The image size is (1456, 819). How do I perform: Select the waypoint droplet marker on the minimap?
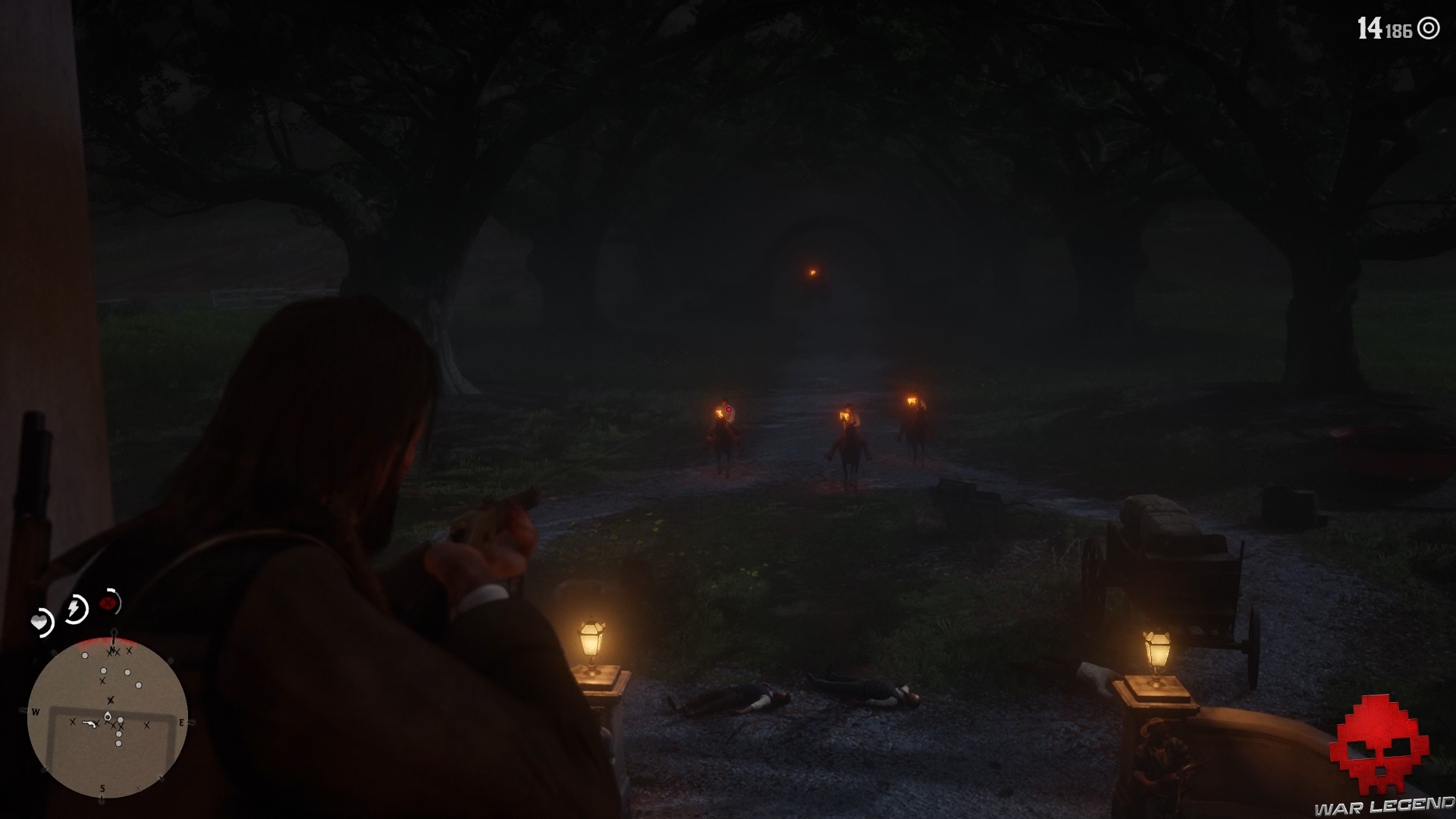pos(107,717)
